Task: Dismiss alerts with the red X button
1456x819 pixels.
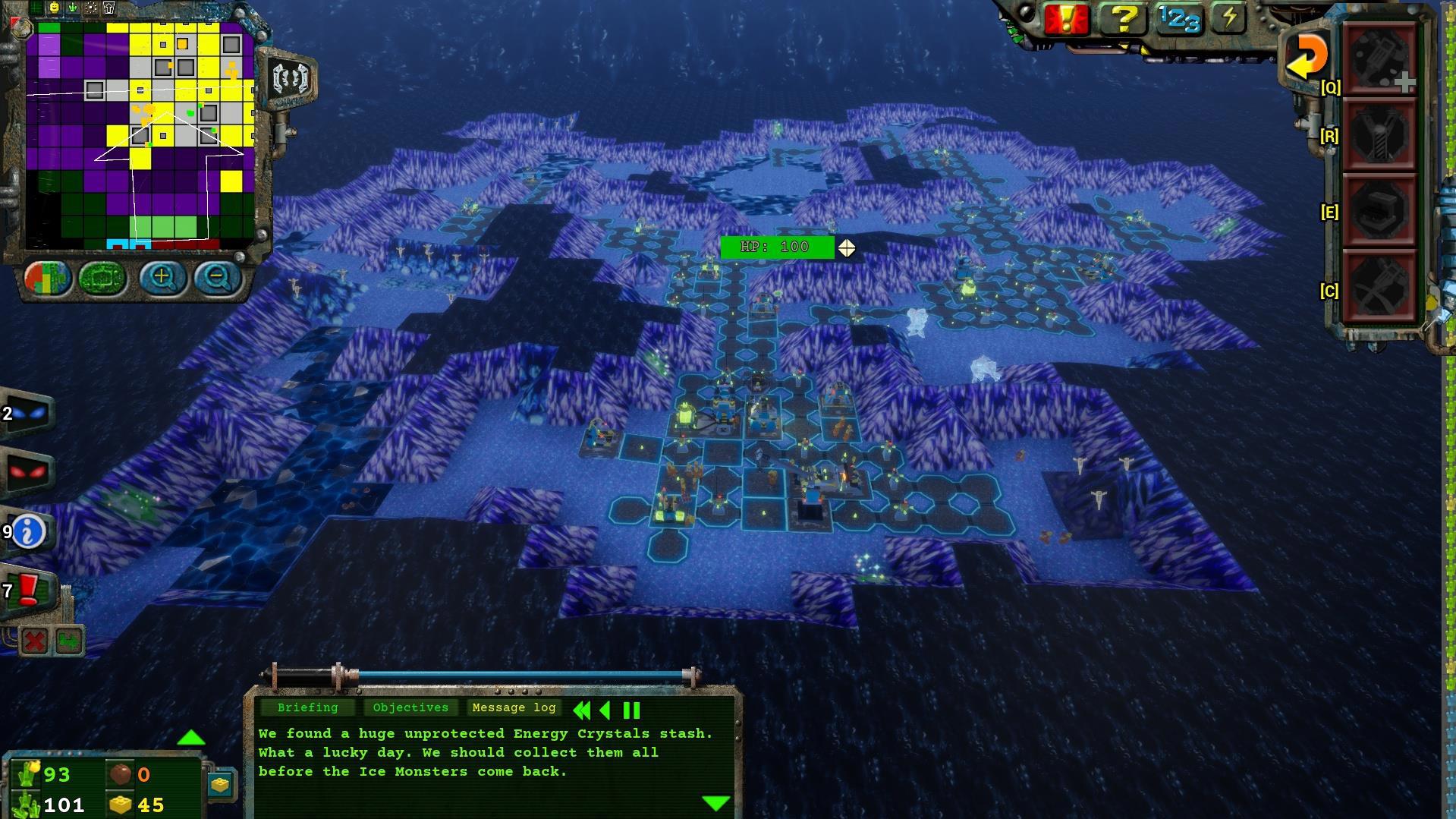Action: [x=34, y=641]
